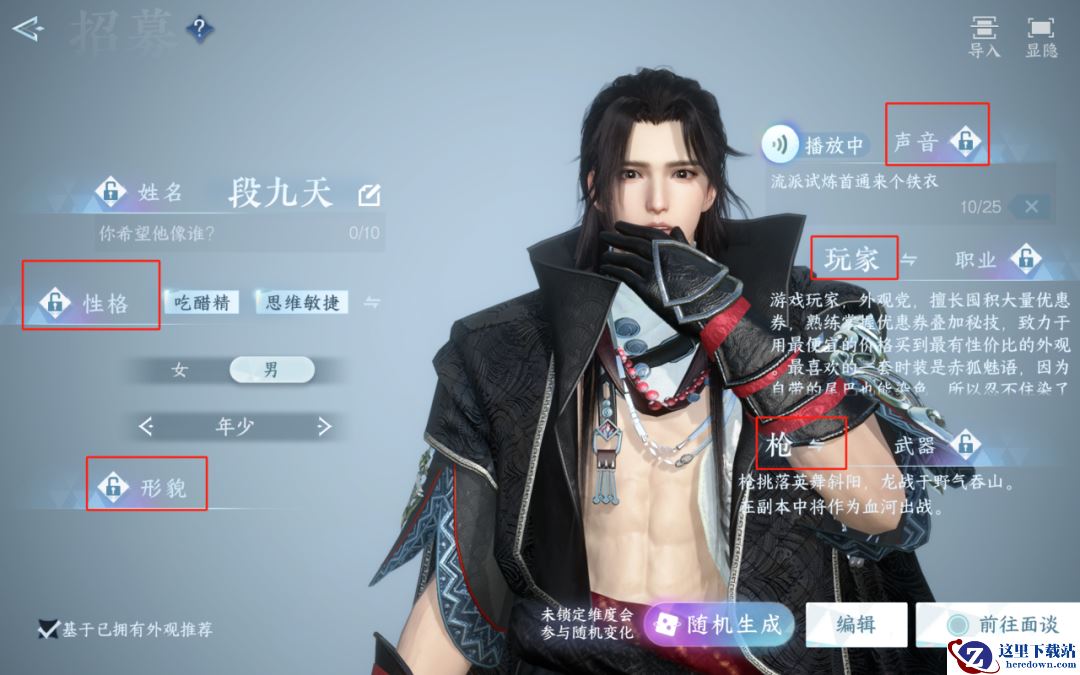
Task: Toggle the lock beside 性格
Action: 54,302
